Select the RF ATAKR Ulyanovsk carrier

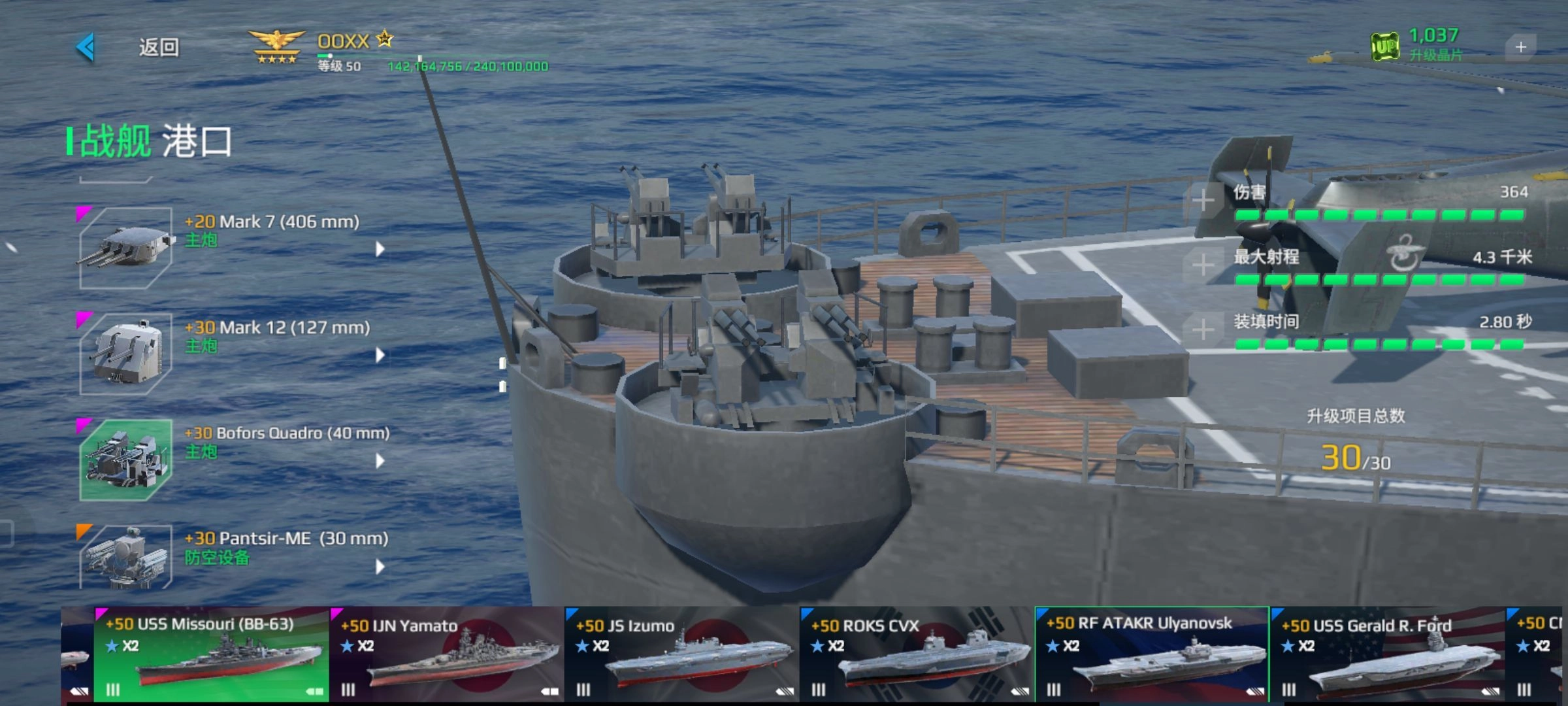click(x=1152, y=655)
